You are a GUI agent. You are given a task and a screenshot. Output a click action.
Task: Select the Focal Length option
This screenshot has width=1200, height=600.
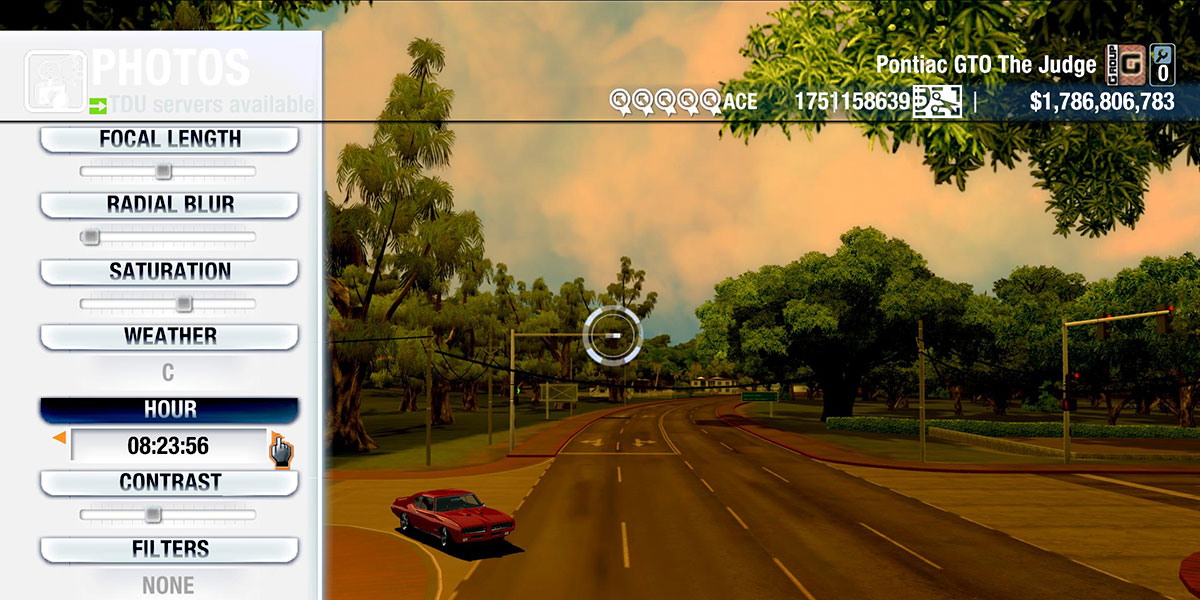[x=169, y=140]
